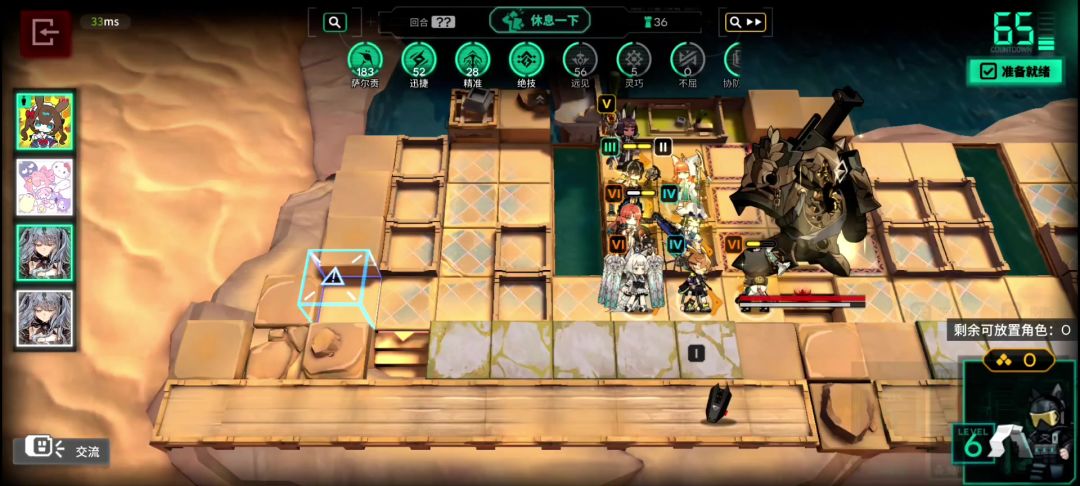Select the 灵巧 bond icon

click(634, 60)
